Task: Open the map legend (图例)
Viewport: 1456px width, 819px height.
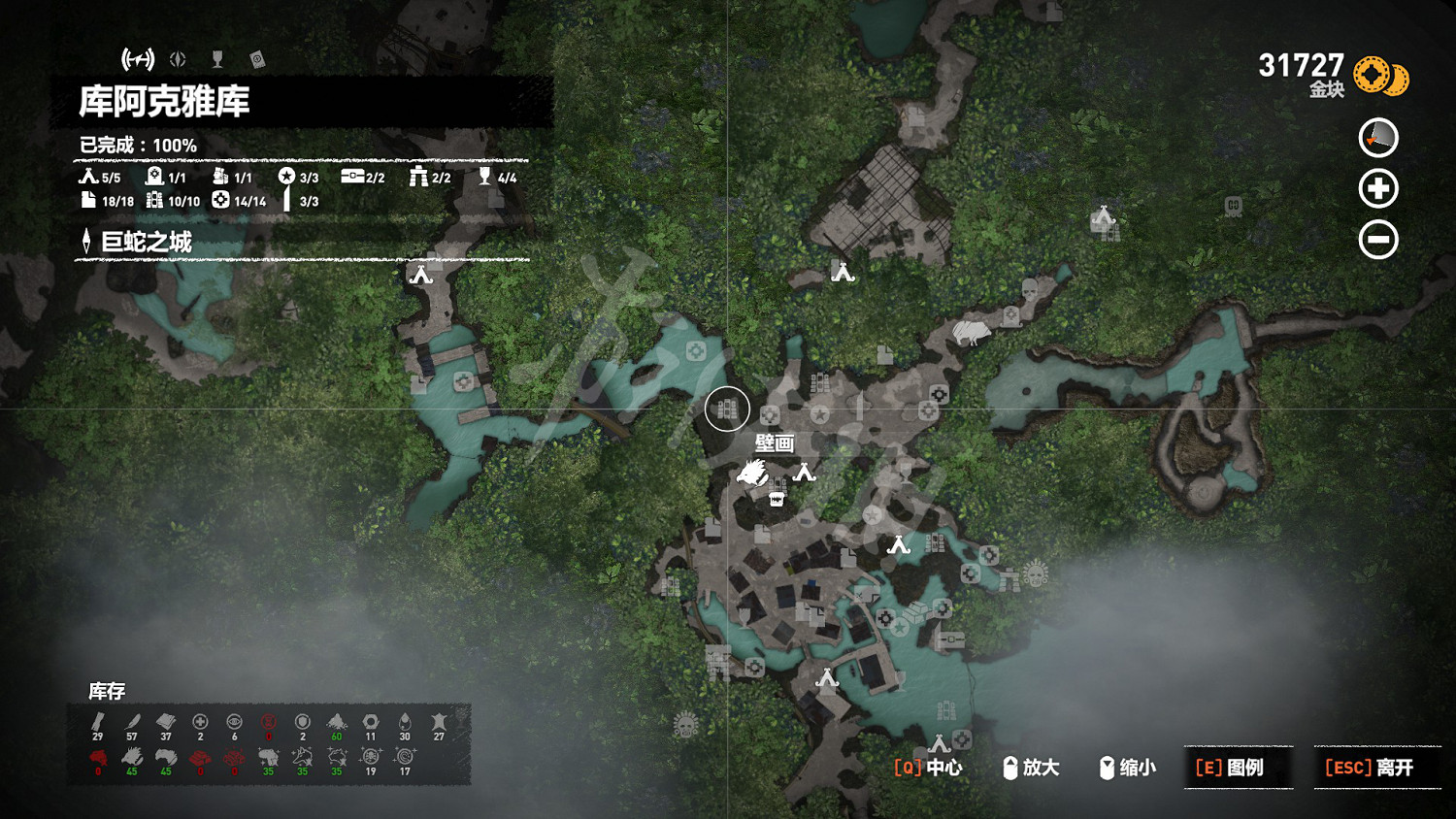Action: point(1230,768)
